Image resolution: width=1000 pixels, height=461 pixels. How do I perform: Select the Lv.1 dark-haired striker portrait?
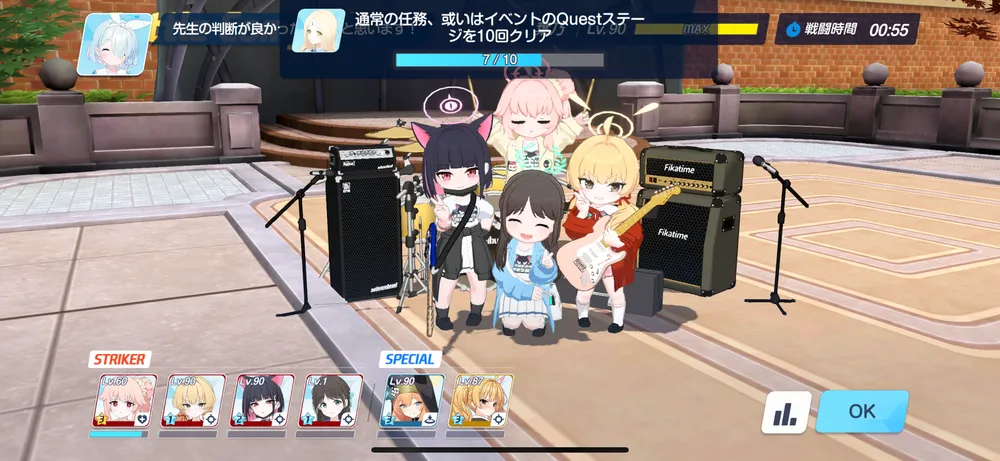pos(333,403)
